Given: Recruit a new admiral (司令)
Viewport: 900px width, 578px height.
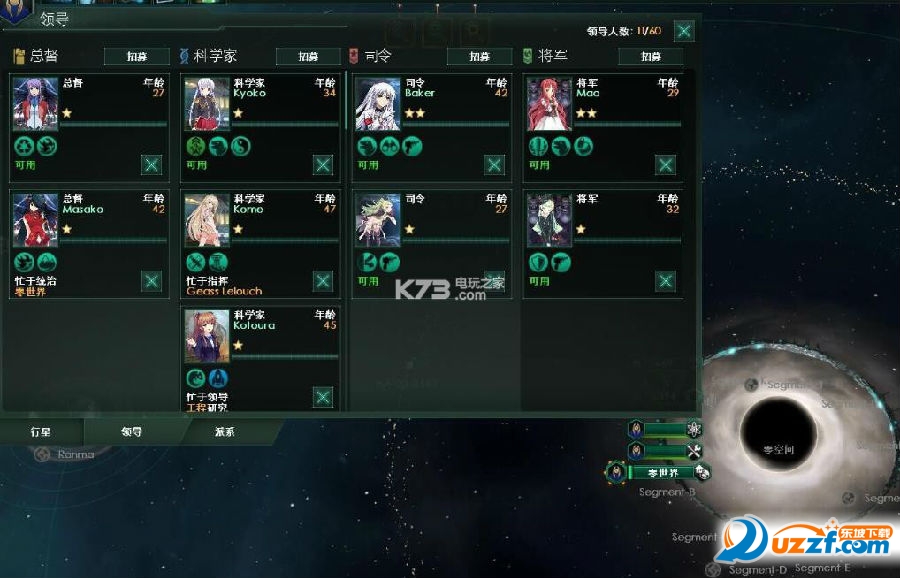Looking at the screenshot, I should point(479,57).
